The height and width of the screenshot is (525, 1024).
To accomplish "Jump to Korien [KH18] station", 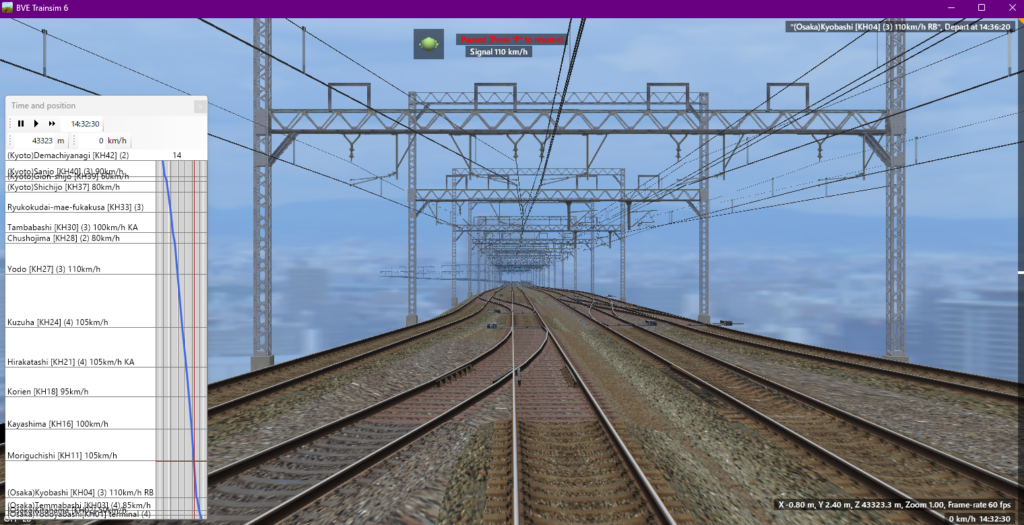I will (46, 391).
